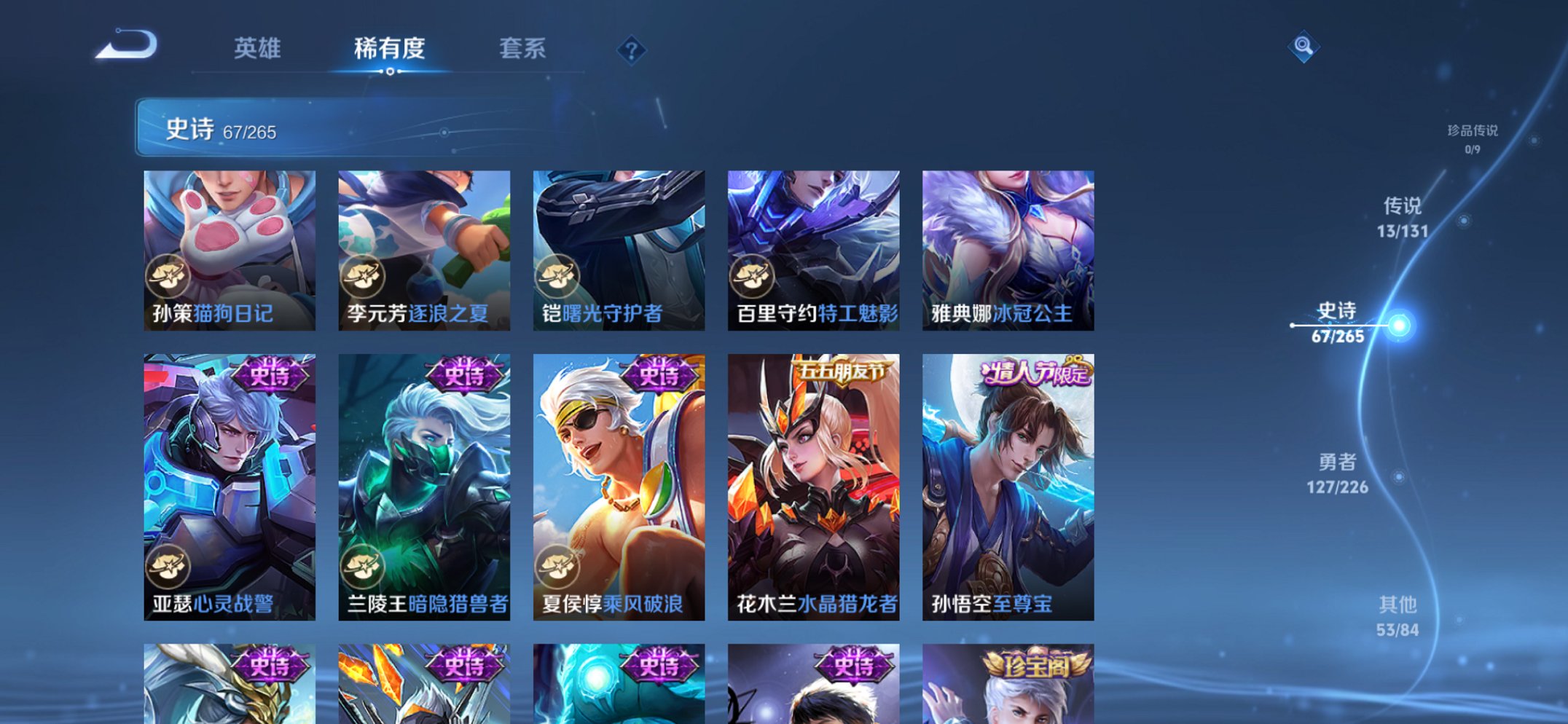The height and width of the screenshot is (724, 1568).
Task: Open the help question mark icon
Action: pos(632,50)
